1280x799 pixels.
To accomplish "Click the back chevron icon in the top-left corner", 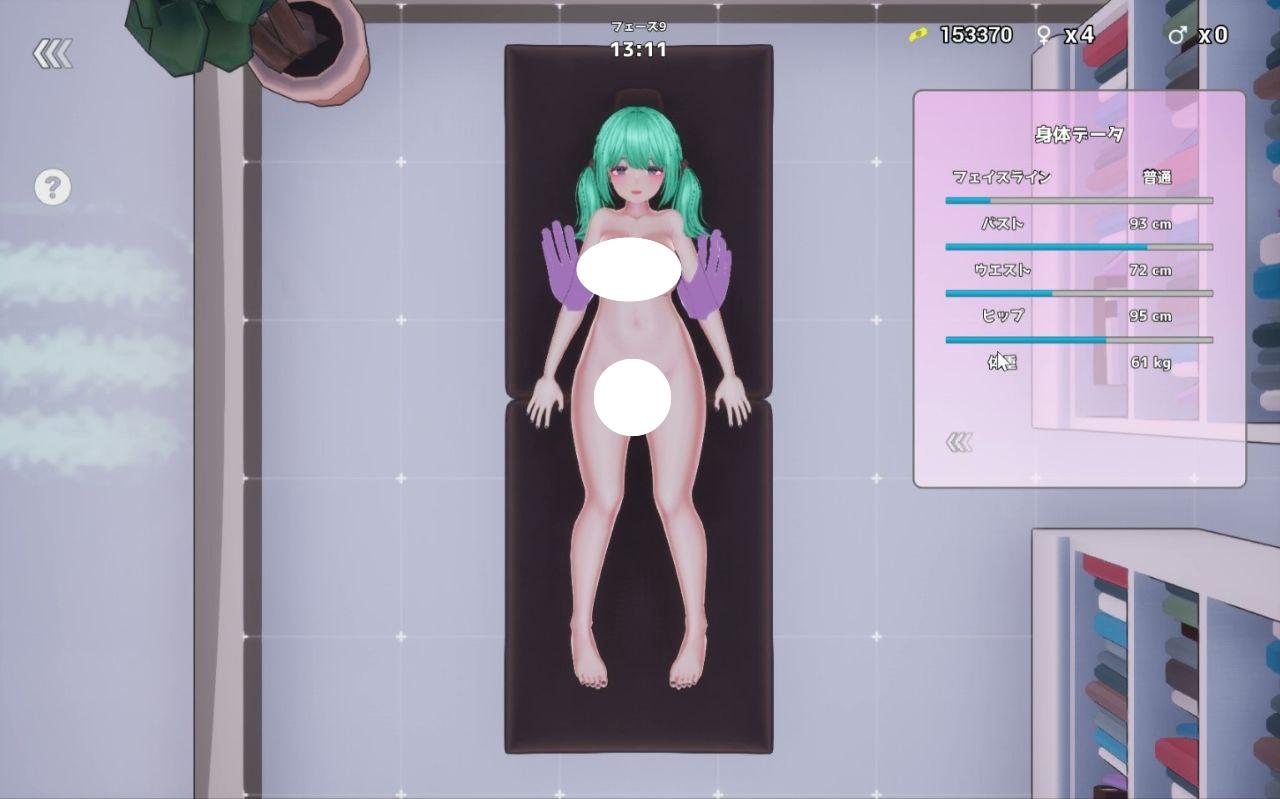I will point(55,53).
